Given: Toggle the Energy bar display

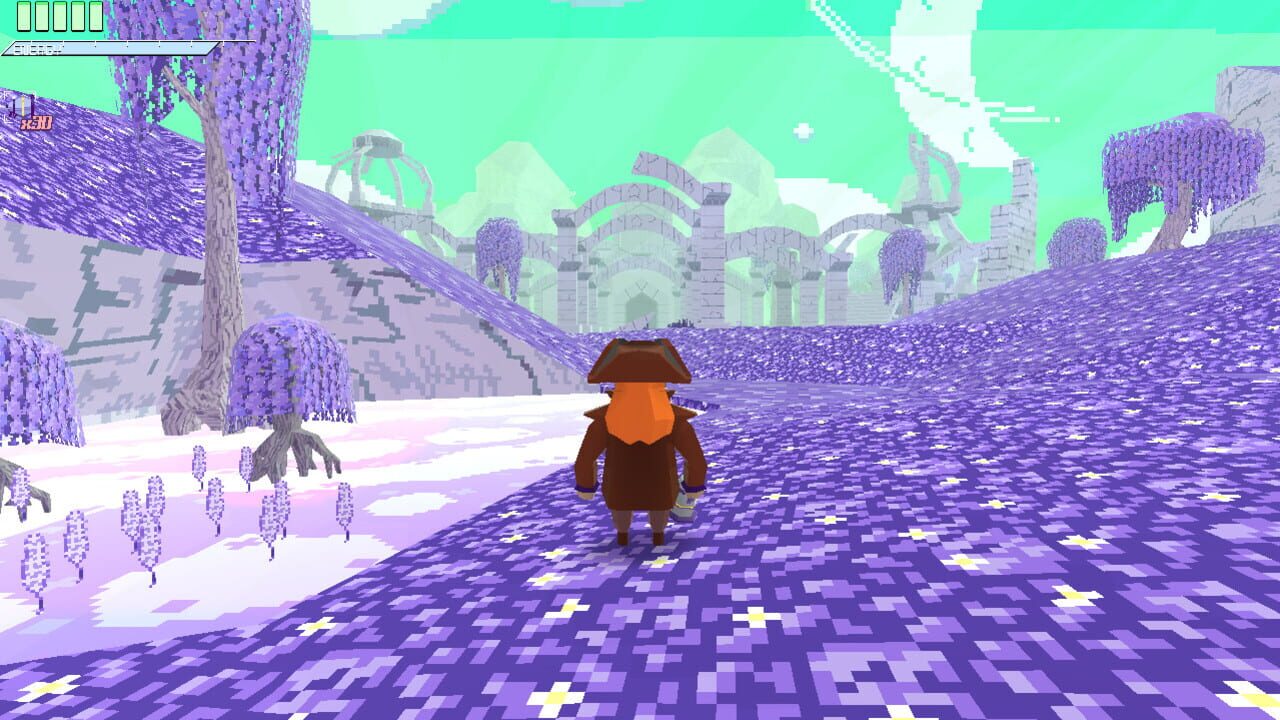Looking at the screenshot, I should (x=110, y=48).
